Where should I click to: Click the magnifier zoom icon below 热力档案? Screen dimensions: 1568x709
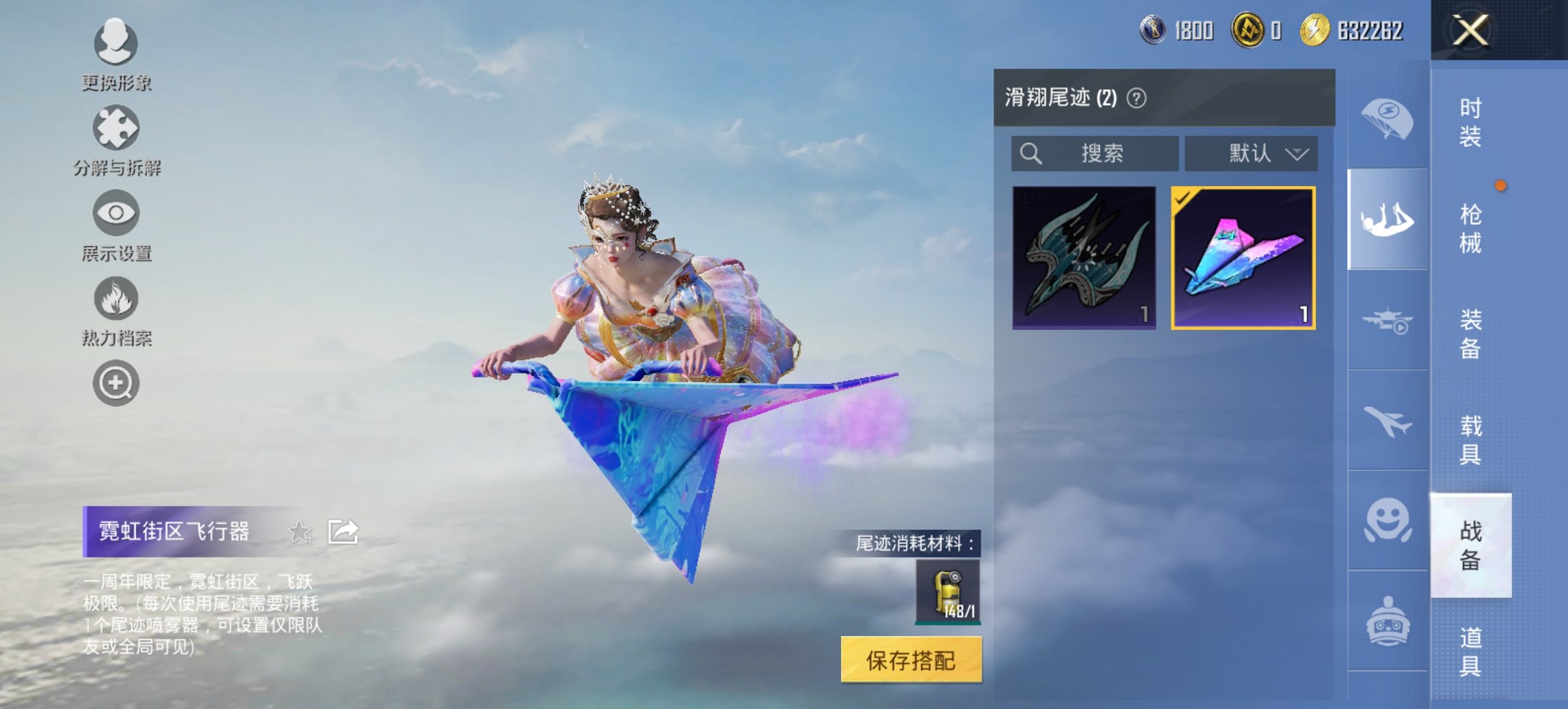[116, 383]
